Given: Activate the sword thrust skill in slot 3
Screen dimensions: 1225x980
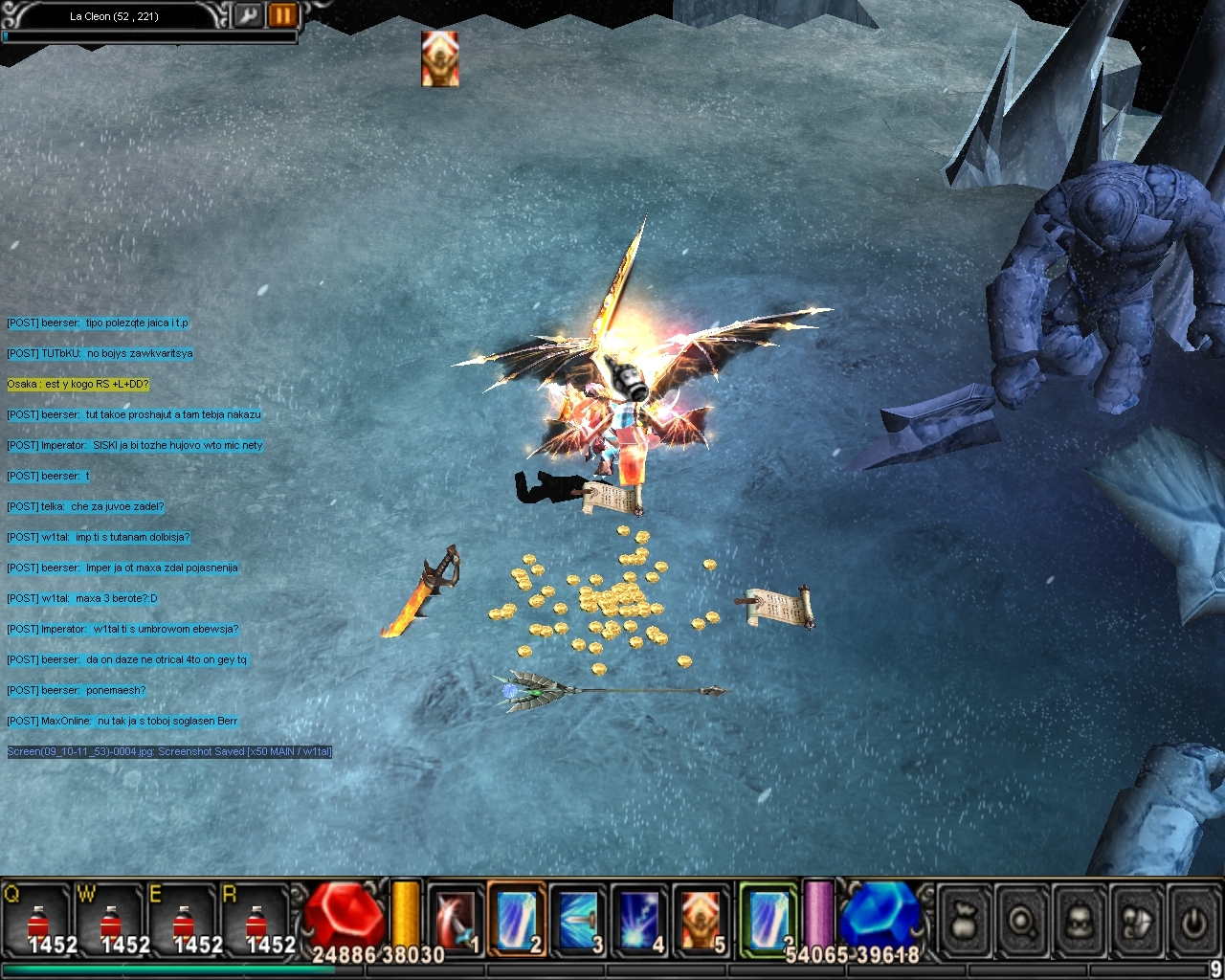Looking at the screenshot, I should 578,919.
